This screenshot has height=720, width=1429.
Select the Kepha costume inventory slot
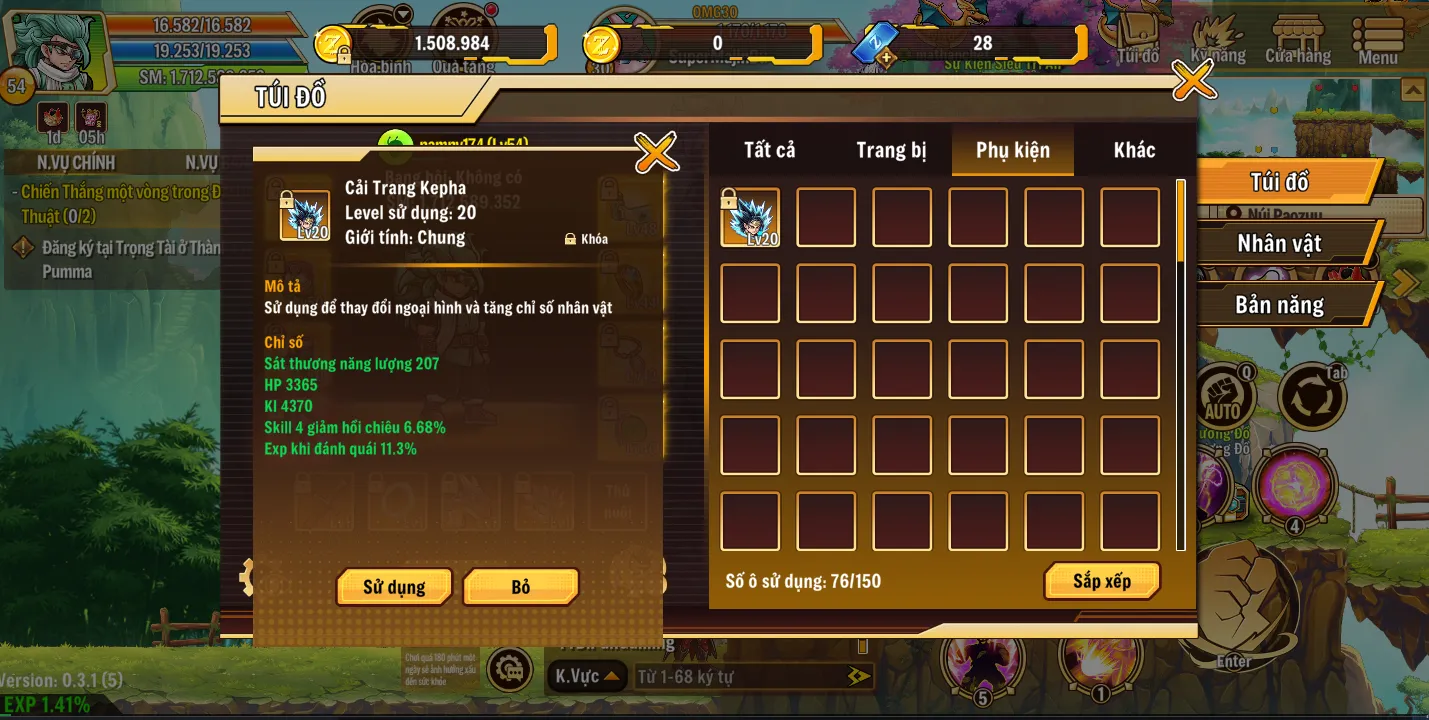750,218
